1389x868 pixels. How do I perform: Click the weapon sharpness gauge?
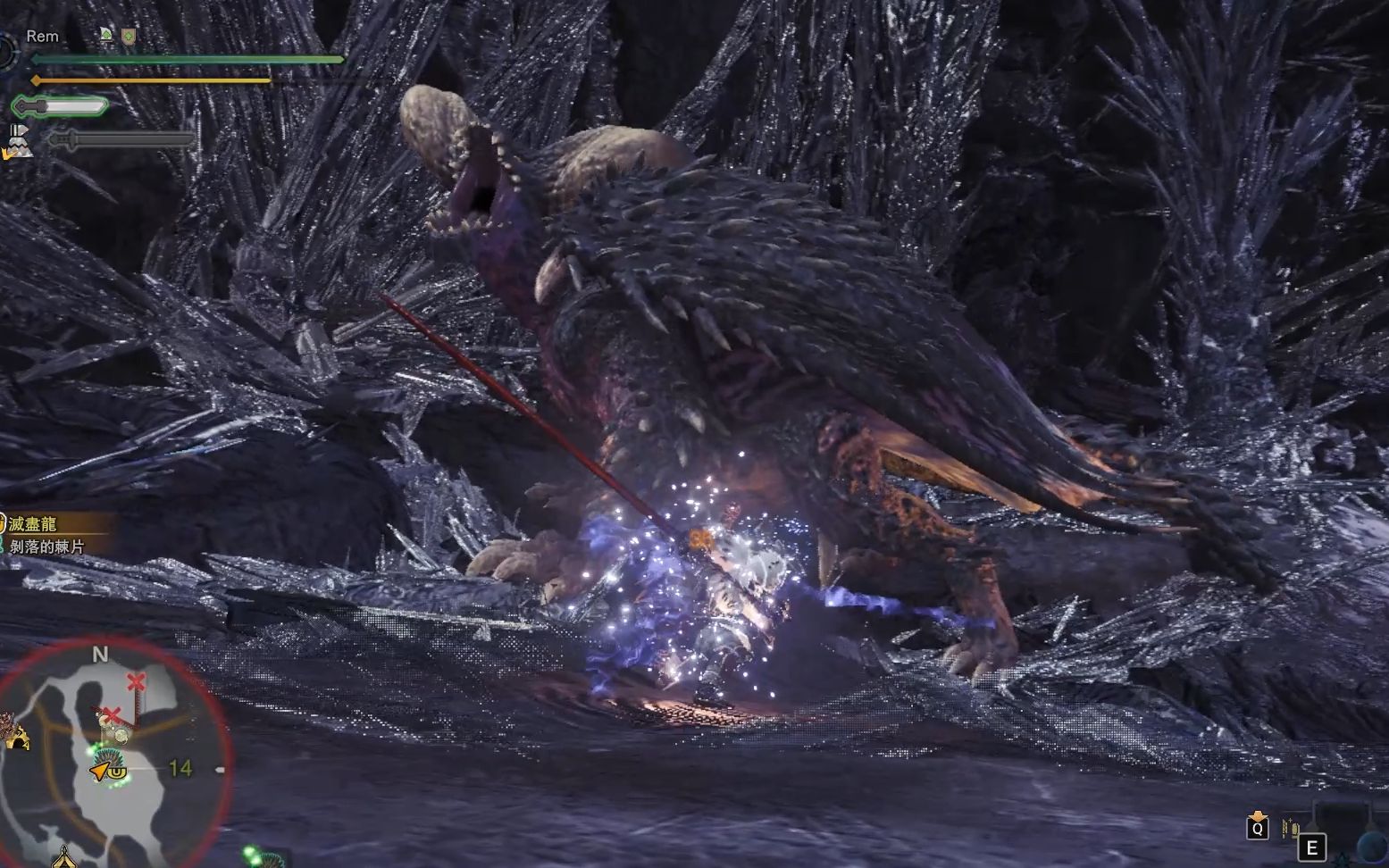coord(61,107)
